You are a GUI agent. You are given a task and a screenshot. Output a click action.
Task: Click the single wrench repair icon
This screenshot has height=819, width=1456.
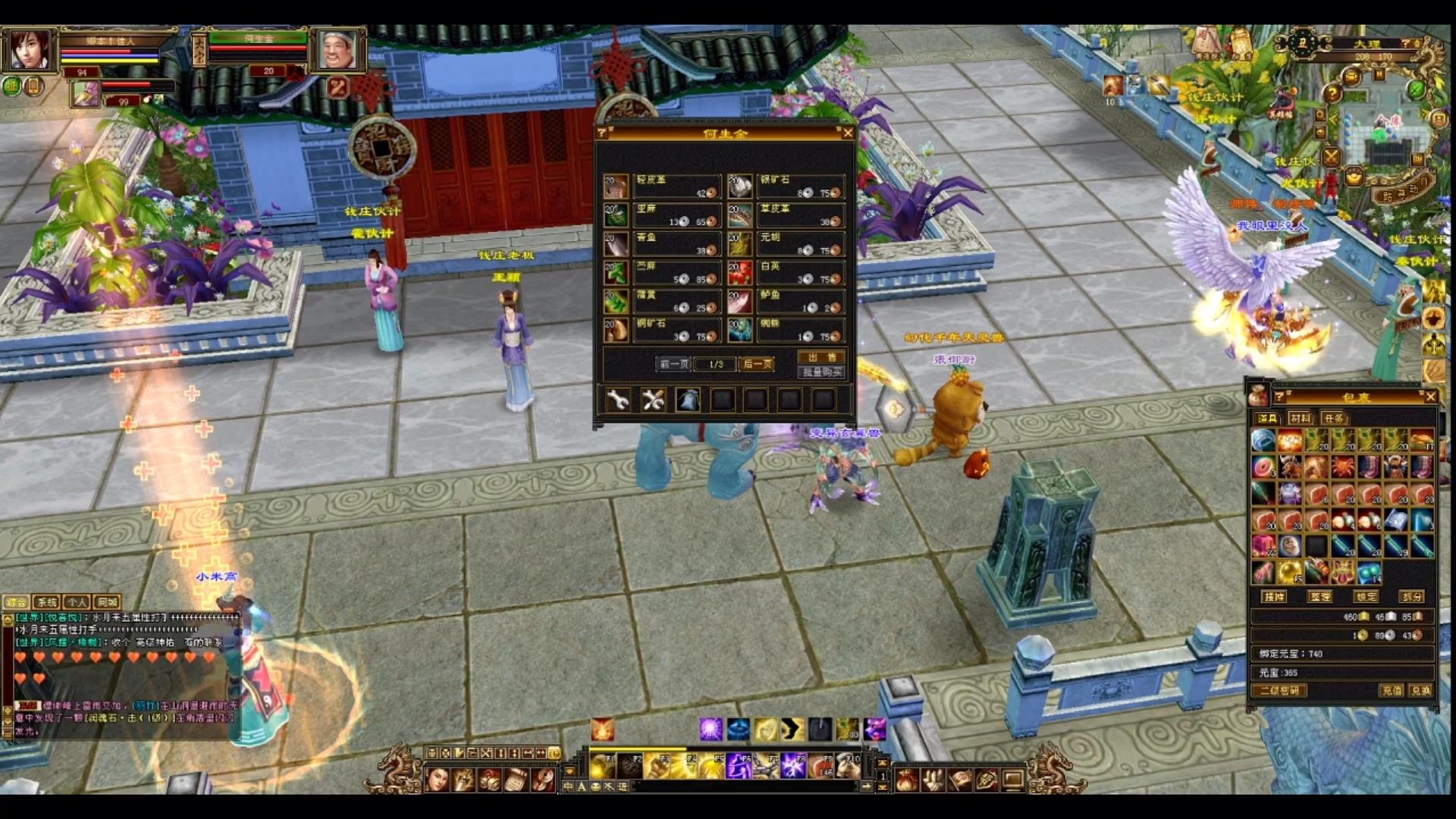pyautogui.click(x=618, y=400)
